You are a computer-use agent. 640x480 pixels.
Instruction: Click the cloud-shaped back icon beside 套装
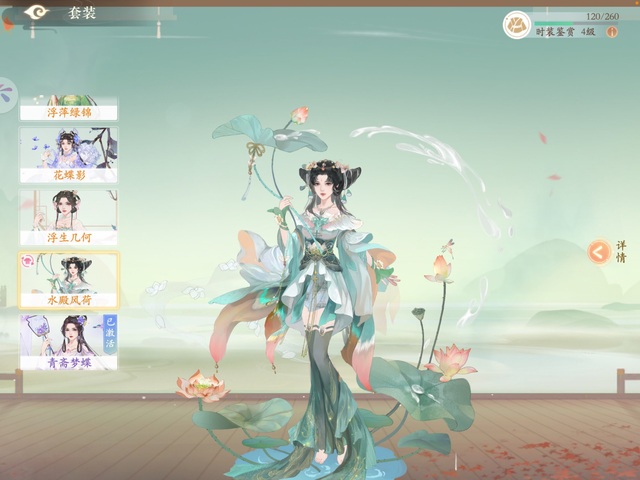[x=37, y=12]
